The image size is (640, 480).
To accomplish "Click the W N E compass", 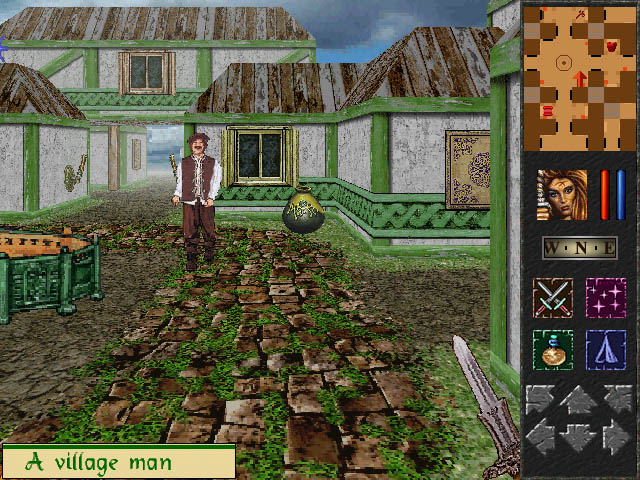I will 579,247.
